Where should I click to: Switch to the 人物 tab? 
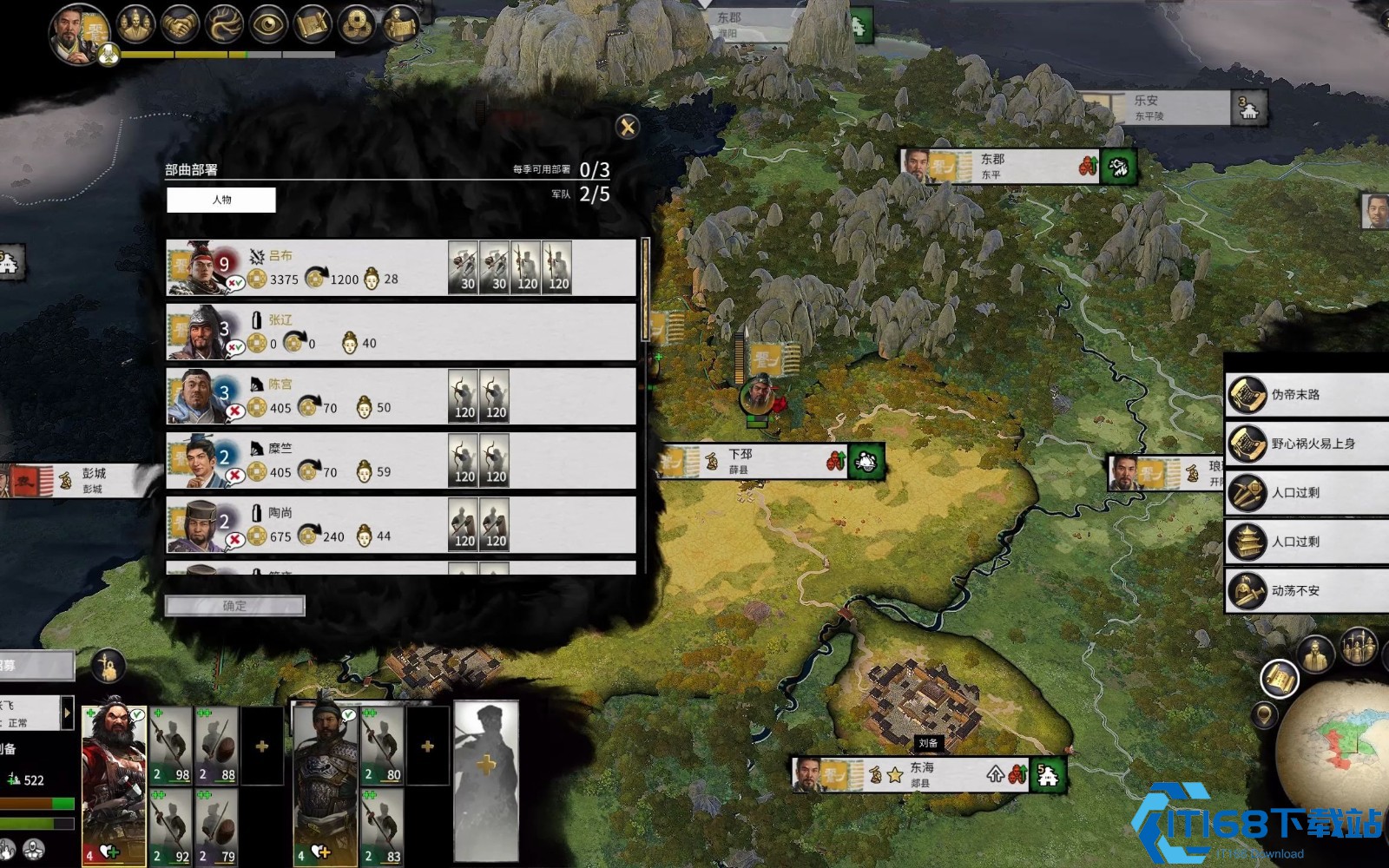tap(221, 200)
